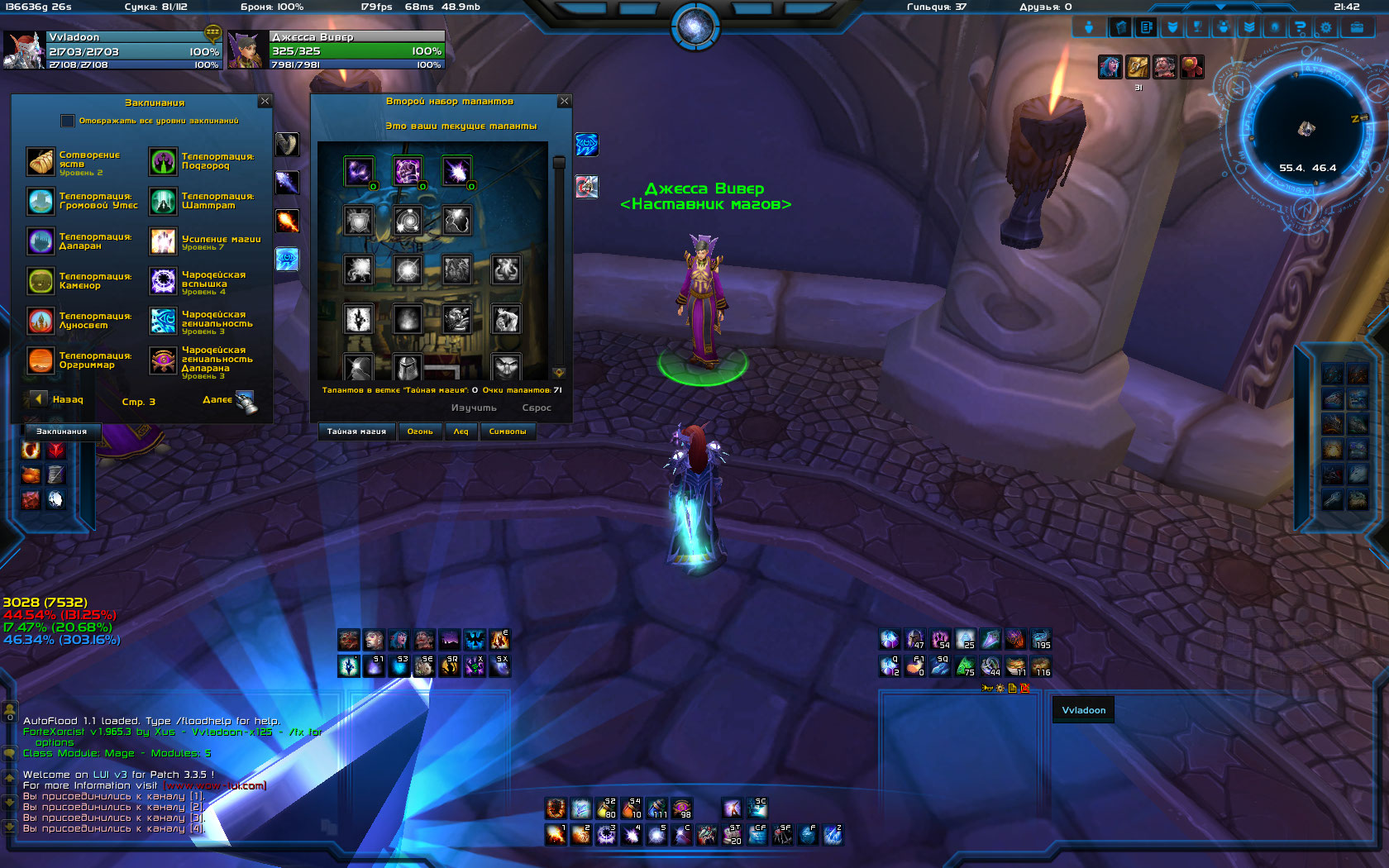This screenshot has width=1389, height=868.
Task: Show the Лед talent tree tab
Action: click(x=461, y=432)
